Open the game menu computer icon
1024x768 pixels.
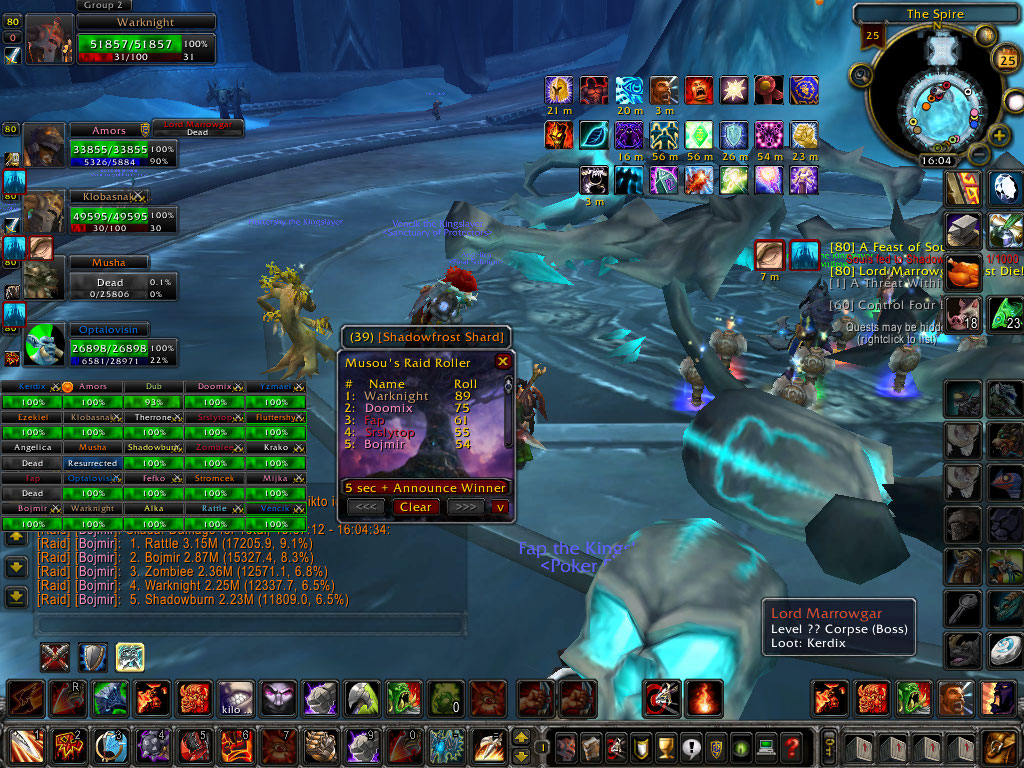pyautogui.click(x=766, y=746)
